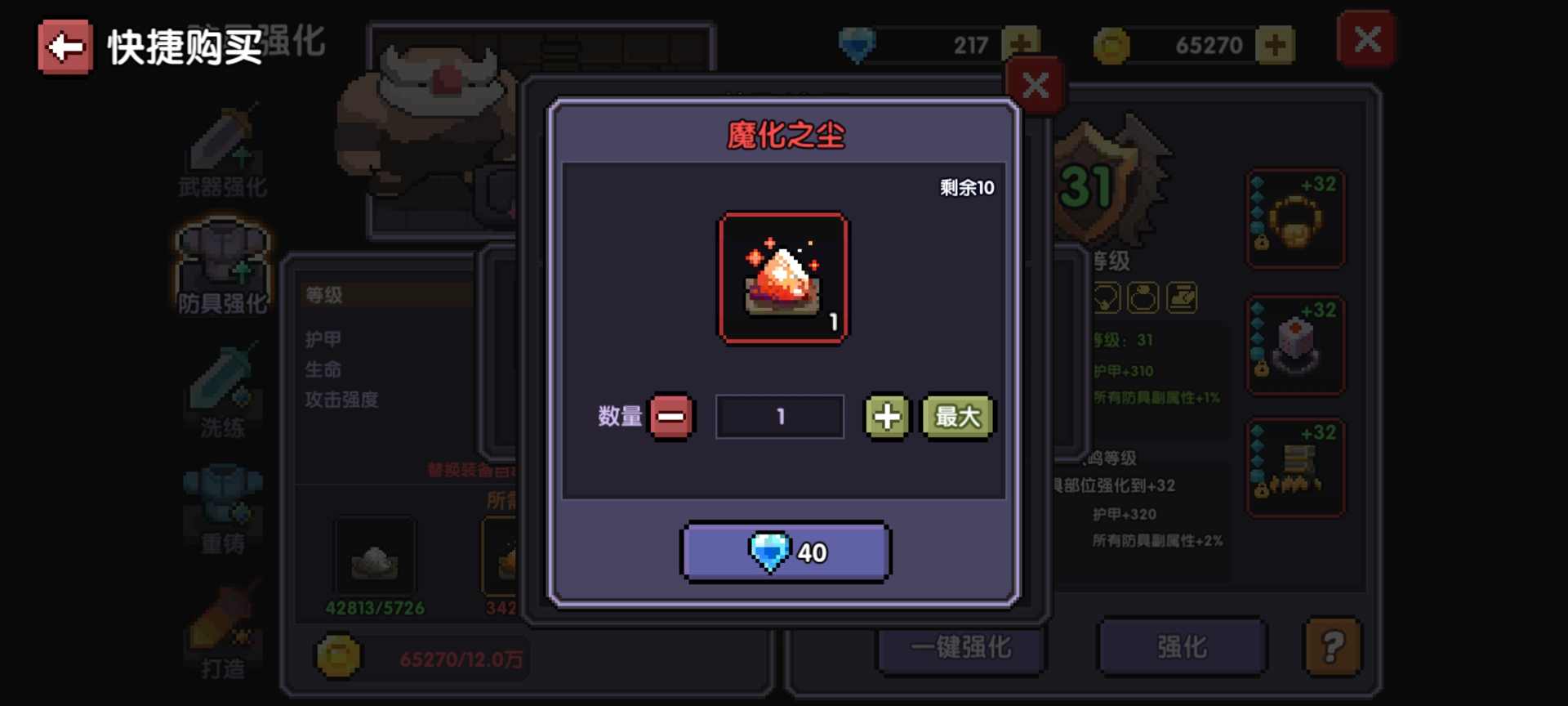Close the 魔化之尘 purchase dialog
1568x706 pixels.
click(1036, 84)
